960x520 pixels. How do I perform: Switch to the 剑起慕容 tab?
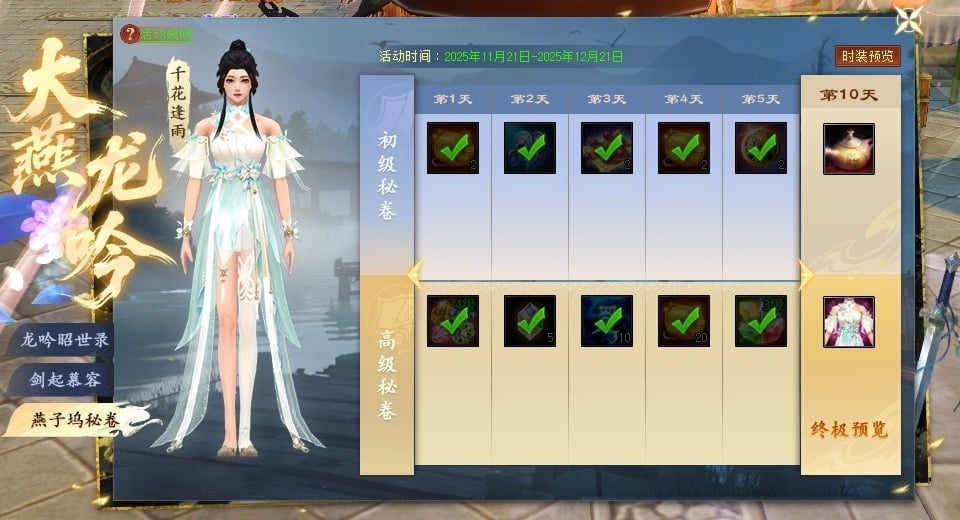tap(66, 380)
